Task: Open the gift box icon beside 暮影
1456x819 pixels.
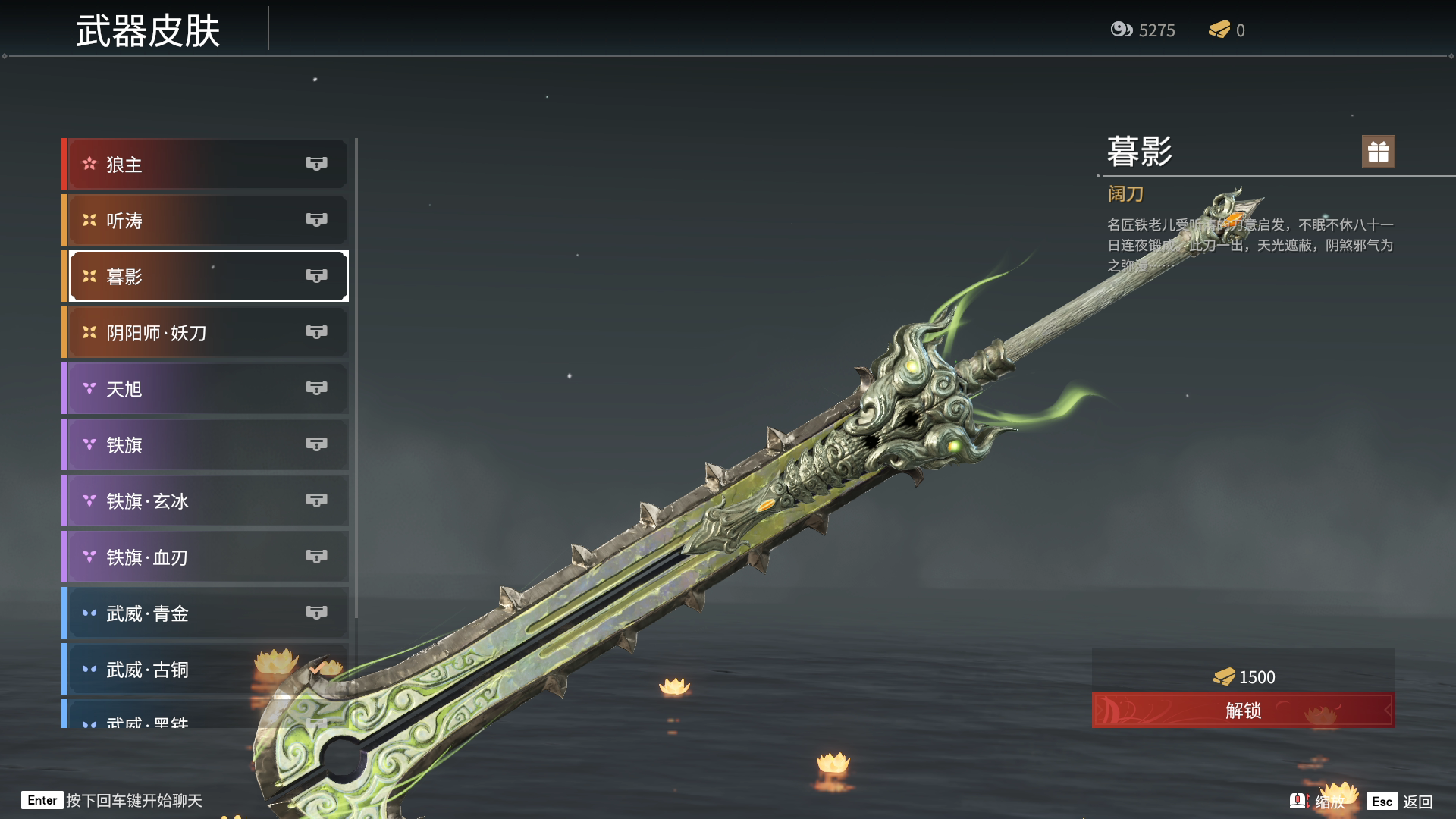Action: point(1378,152)
